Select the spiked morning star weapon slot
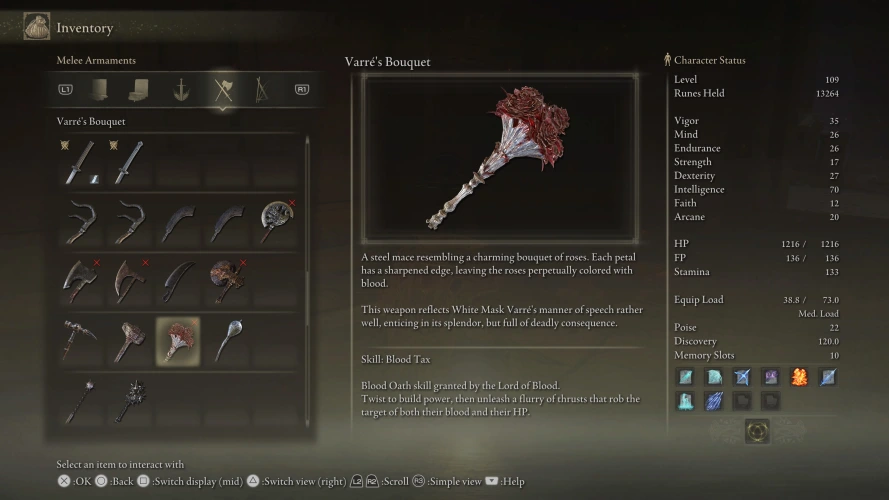The height and width of the screenshot is (500, 889). point(129,400)
